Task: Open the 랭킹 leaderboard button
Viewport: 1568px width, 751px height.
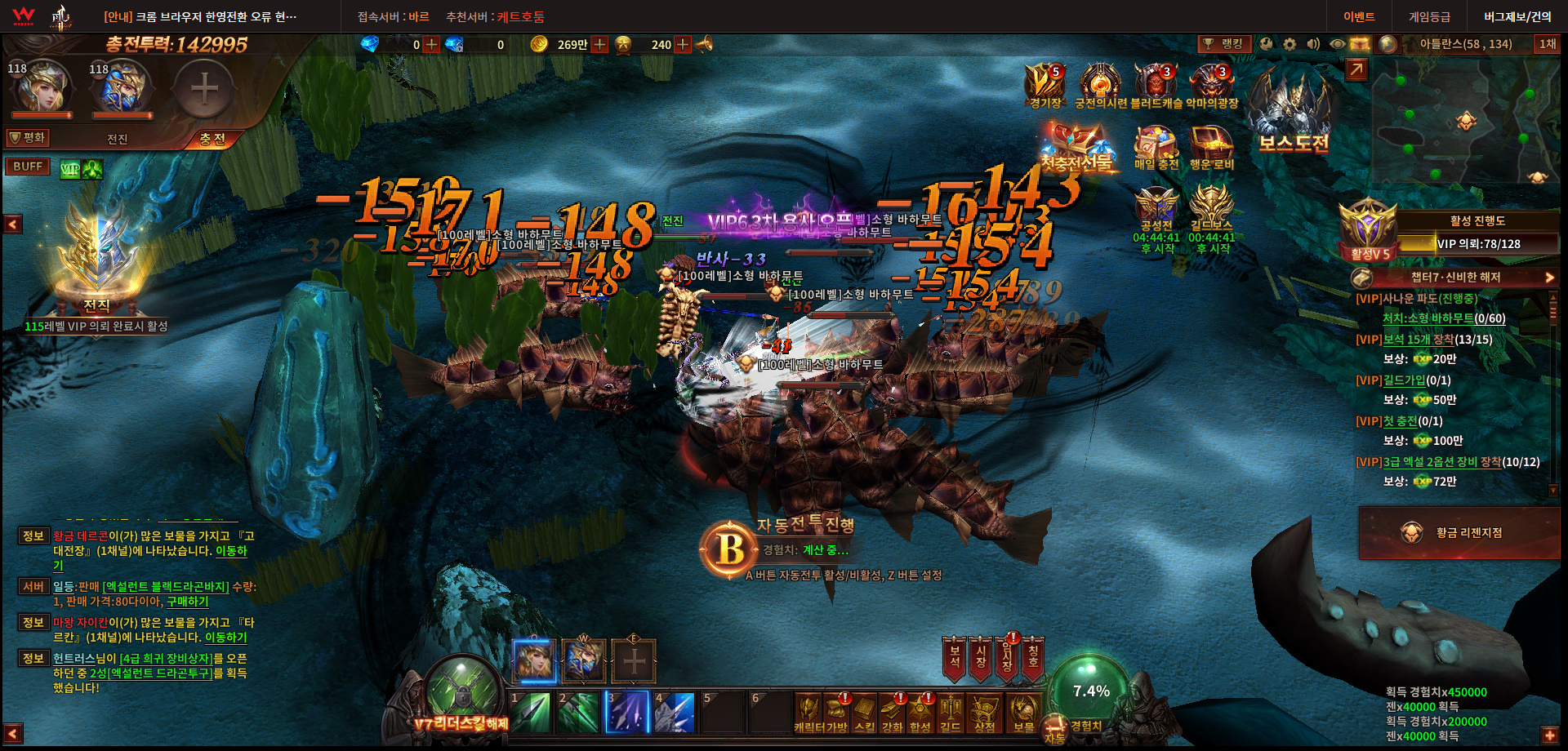Action: tap(1224, 44)
